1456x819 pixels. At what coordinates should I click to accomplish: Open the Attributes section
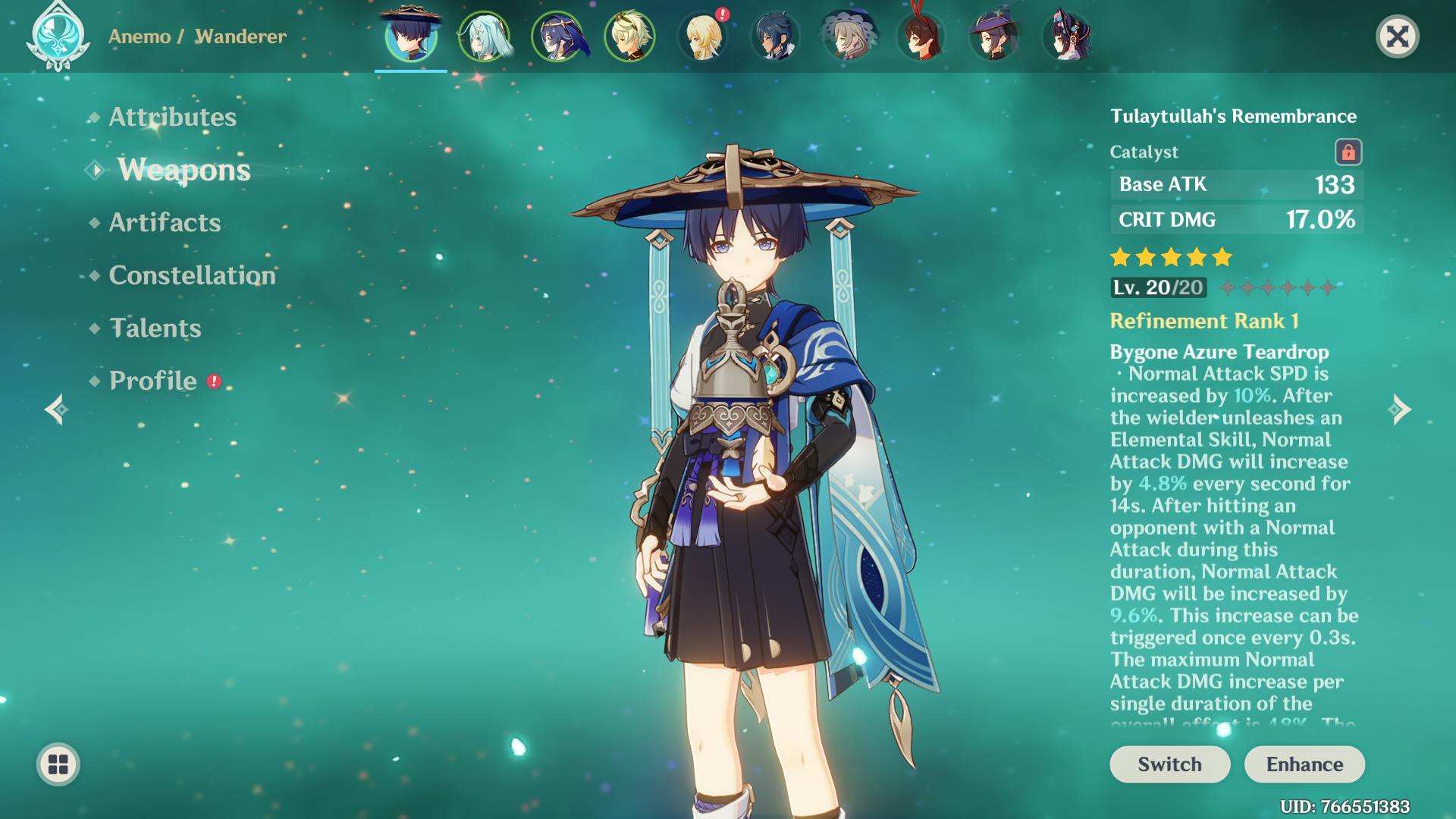click(172, 117)
